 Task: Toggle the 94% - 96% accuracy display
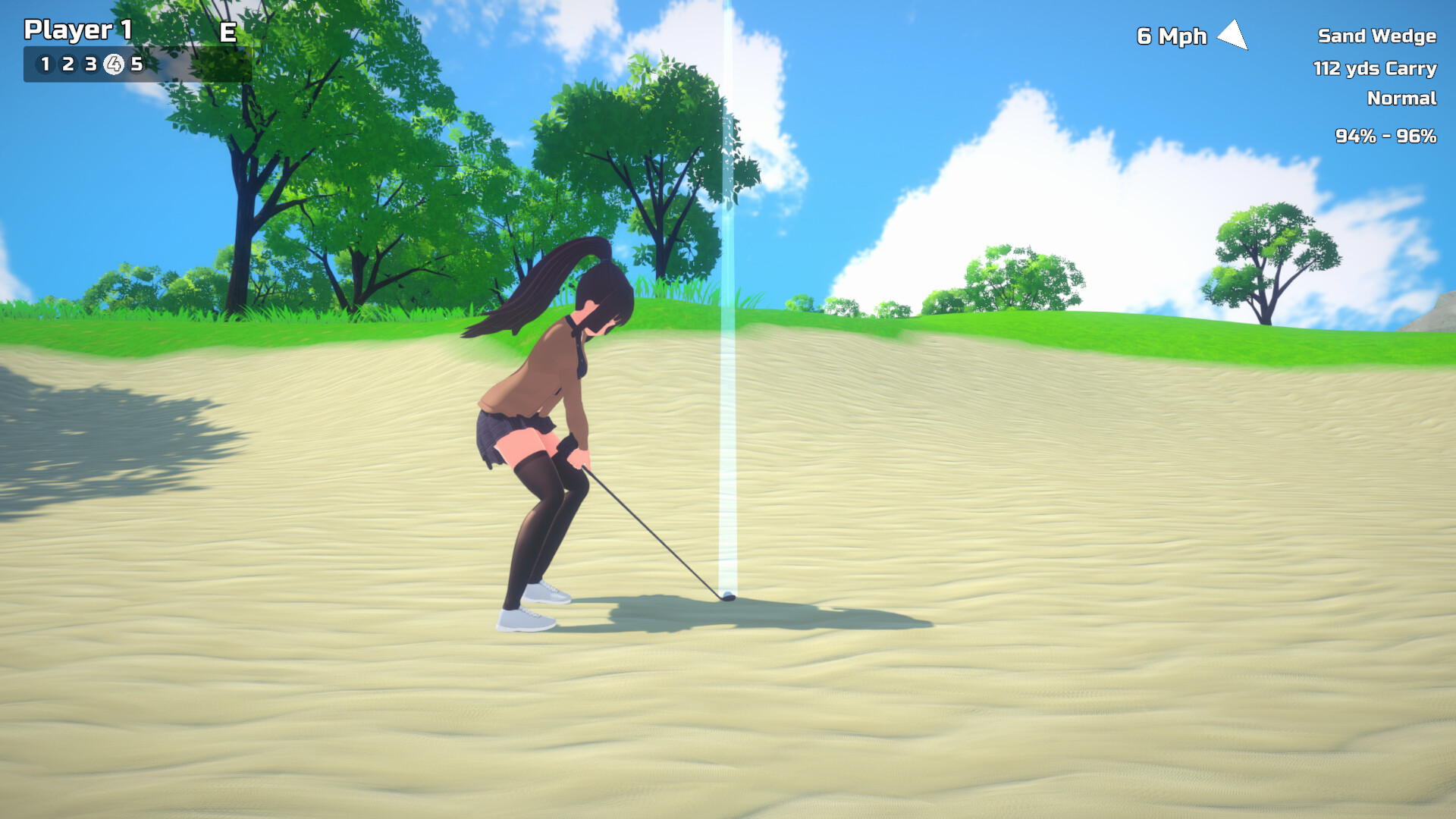pyautogui.click(x=1386, y=137)
